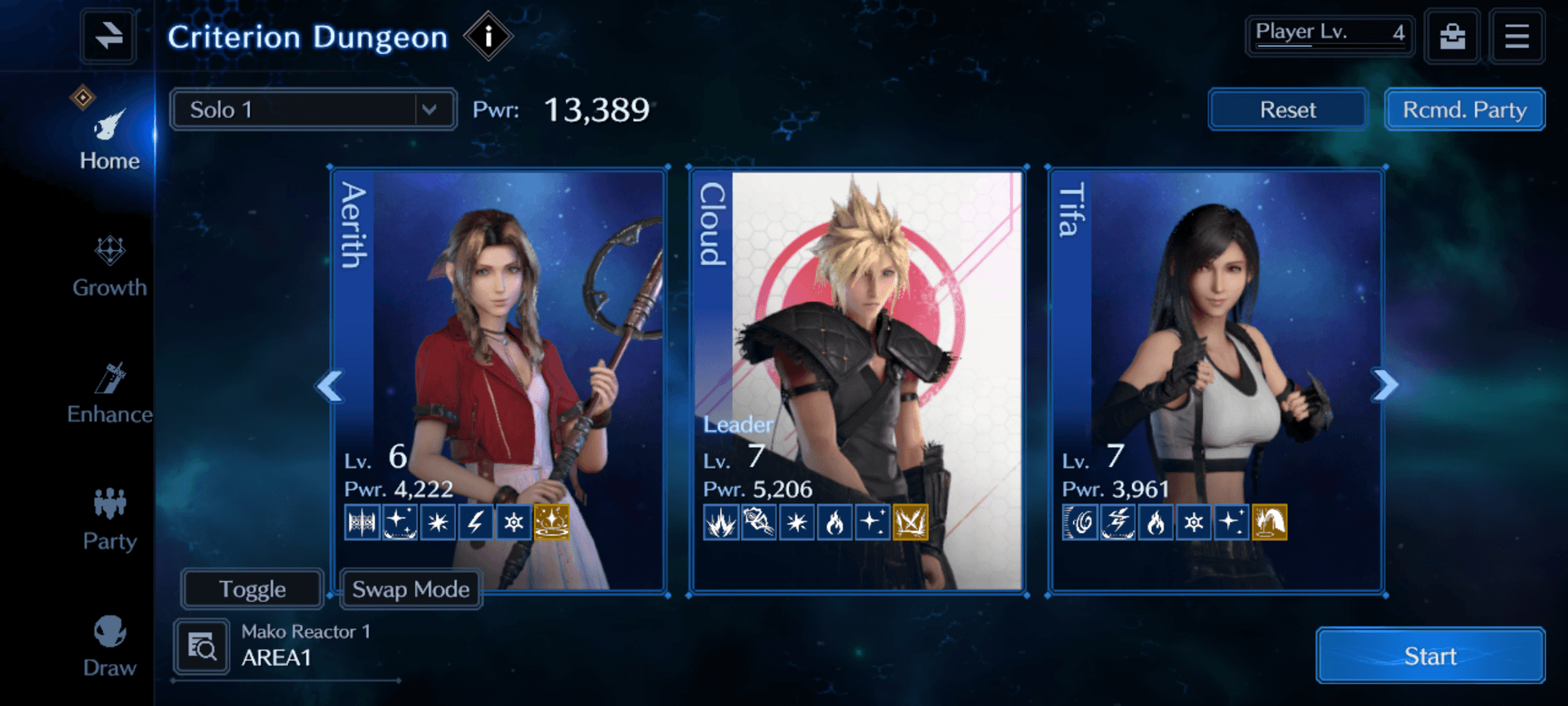1568x706 pixels.
Task: Reset the party setup
Action: point(1287,109)
